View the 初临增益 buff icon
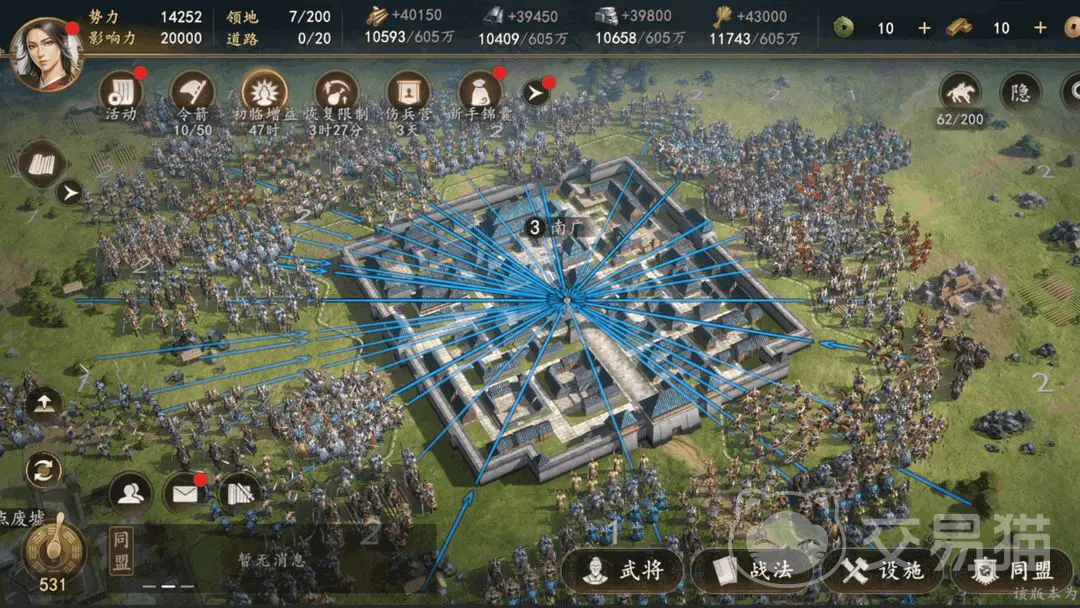Screen dimensions: 1080x608 point(264,91)
